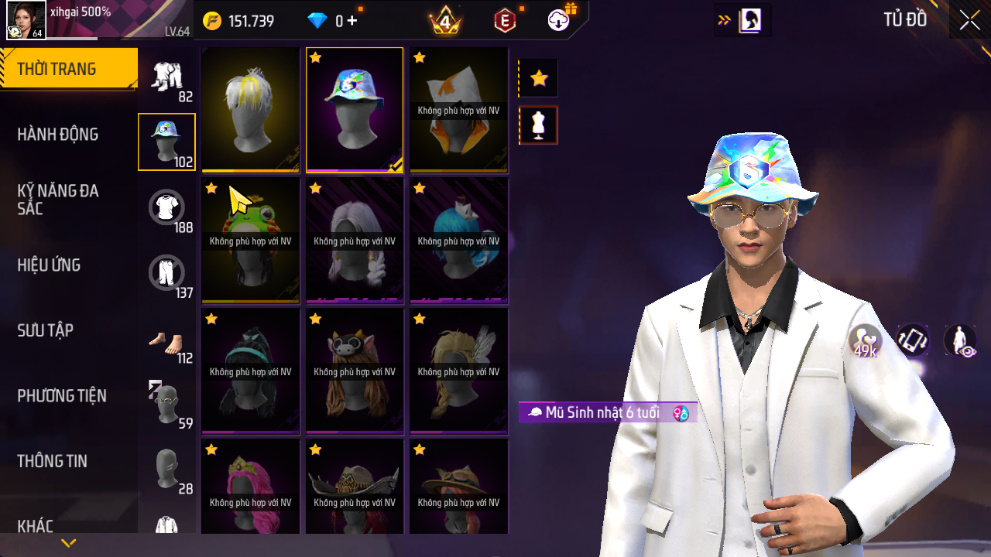Select the t-shirt tops category (188)

click(167, 210)
